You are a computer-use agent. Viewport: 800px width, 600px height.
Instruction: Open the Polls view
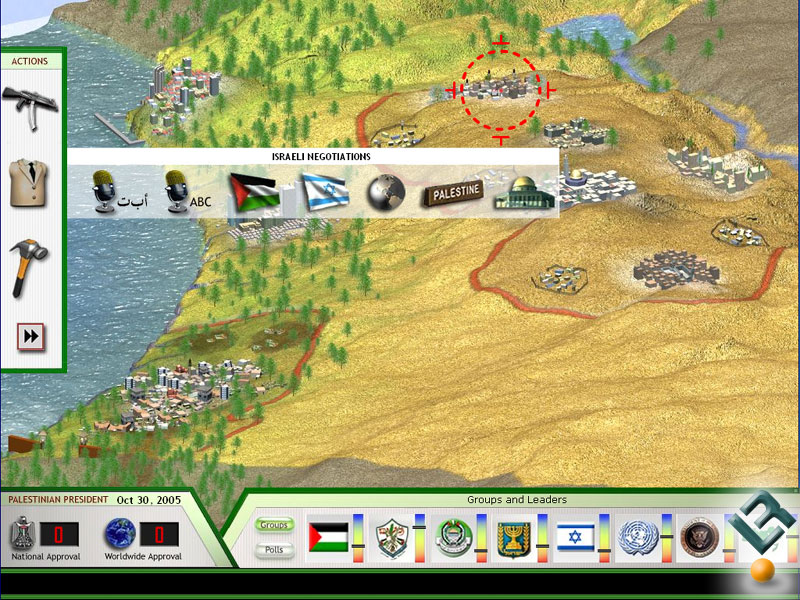pos(273,549)
